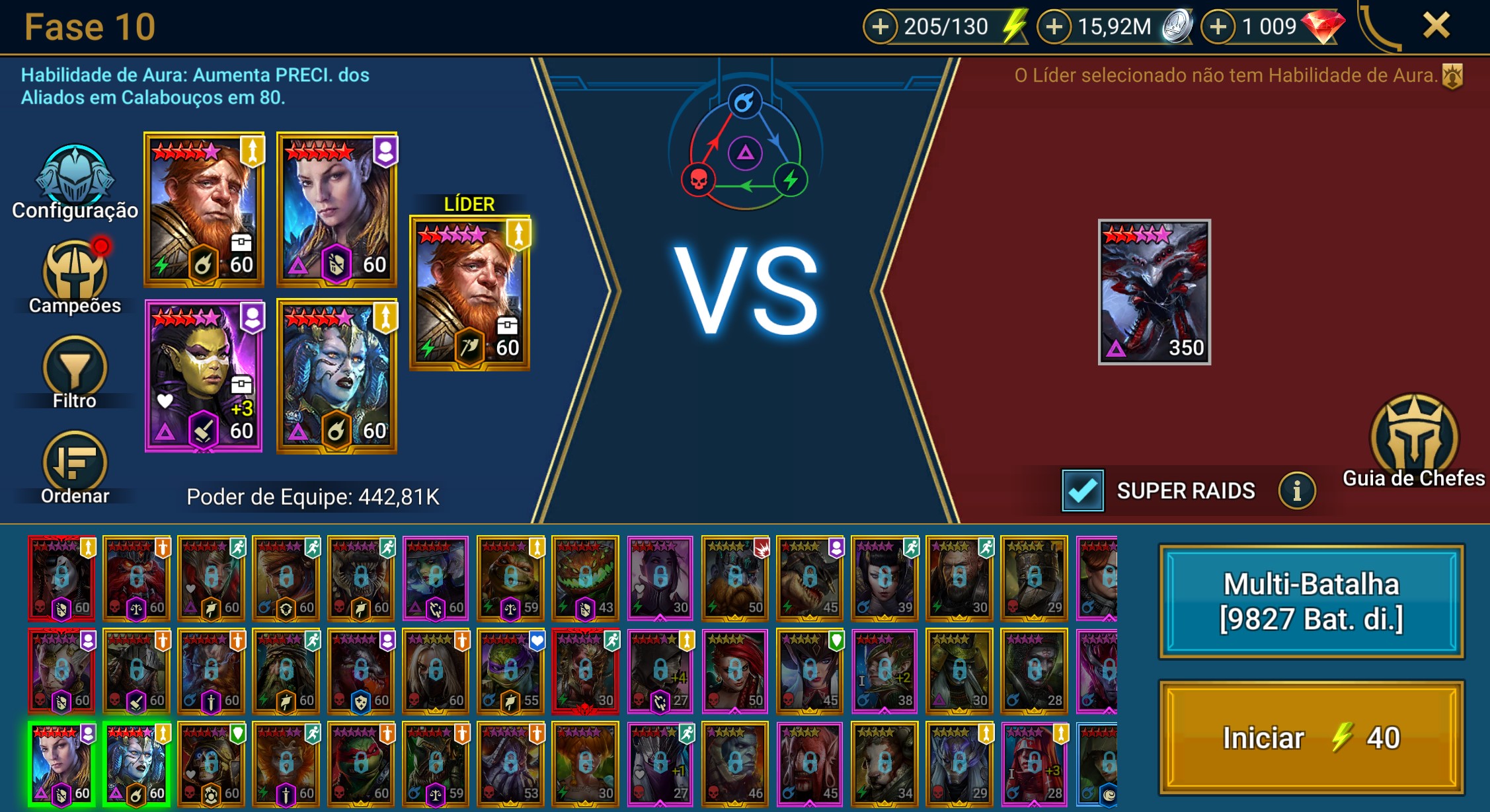
Task: Remove the leader champion from the team
Action: click(469, 292)
